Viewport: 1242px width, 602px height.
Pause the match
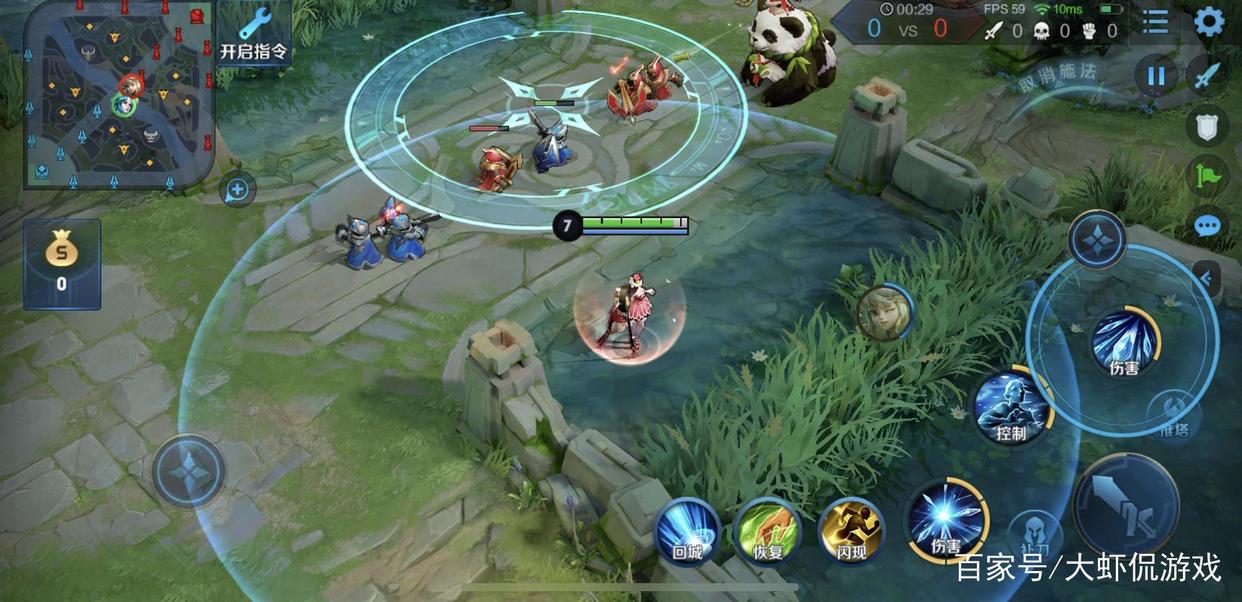point(1156,76)
